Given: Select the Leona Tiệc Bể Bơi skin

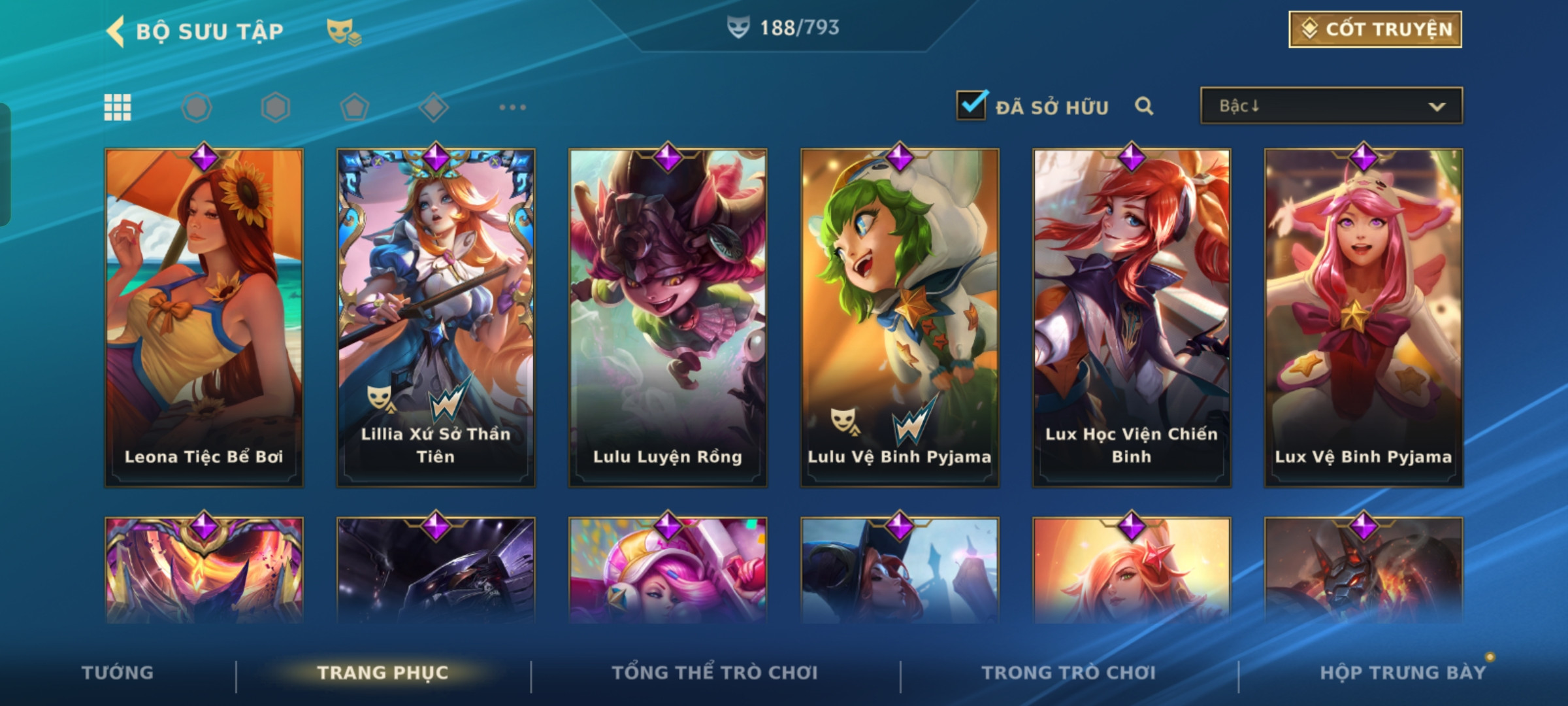Looking at the screenshot, I should pos(204,318).
